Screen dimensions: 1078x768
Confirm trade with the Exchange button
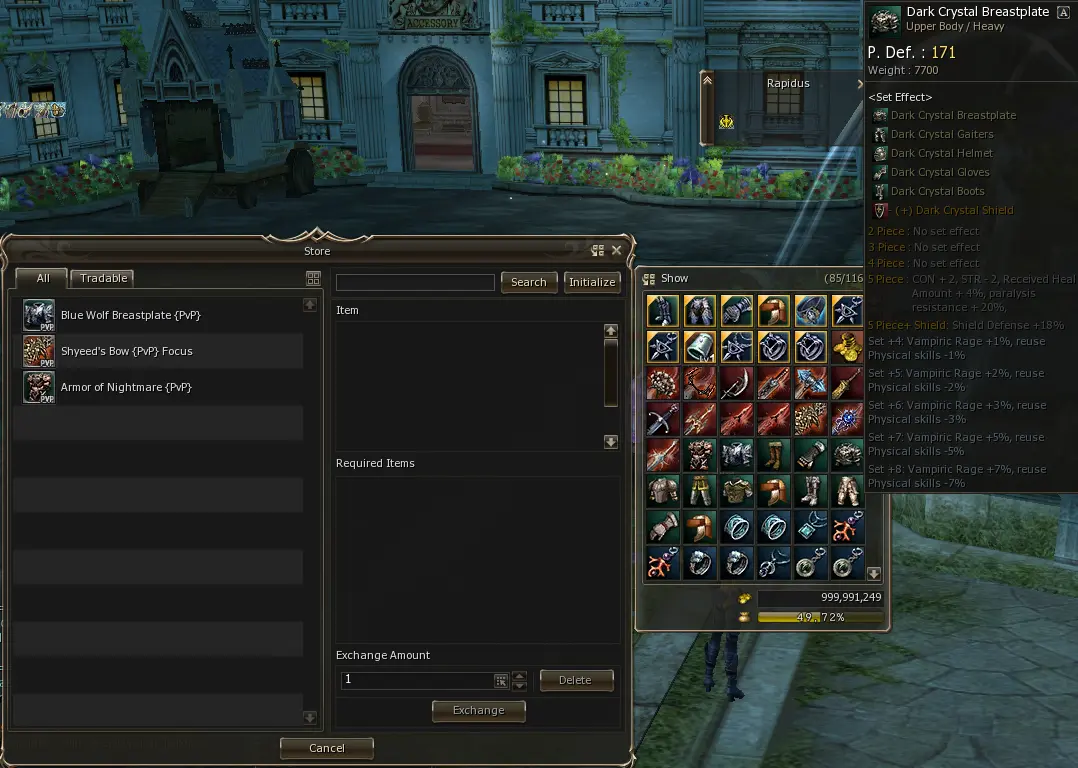(478, 710)
